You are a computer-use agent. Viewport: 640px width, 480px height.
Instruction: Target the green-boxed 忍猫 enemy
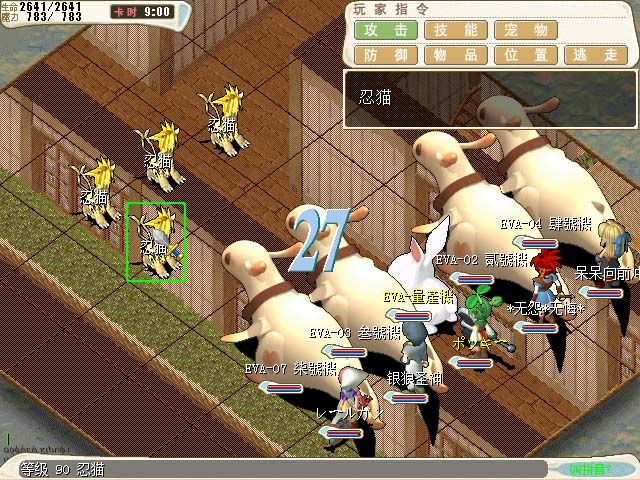click(x=156, y=241)
